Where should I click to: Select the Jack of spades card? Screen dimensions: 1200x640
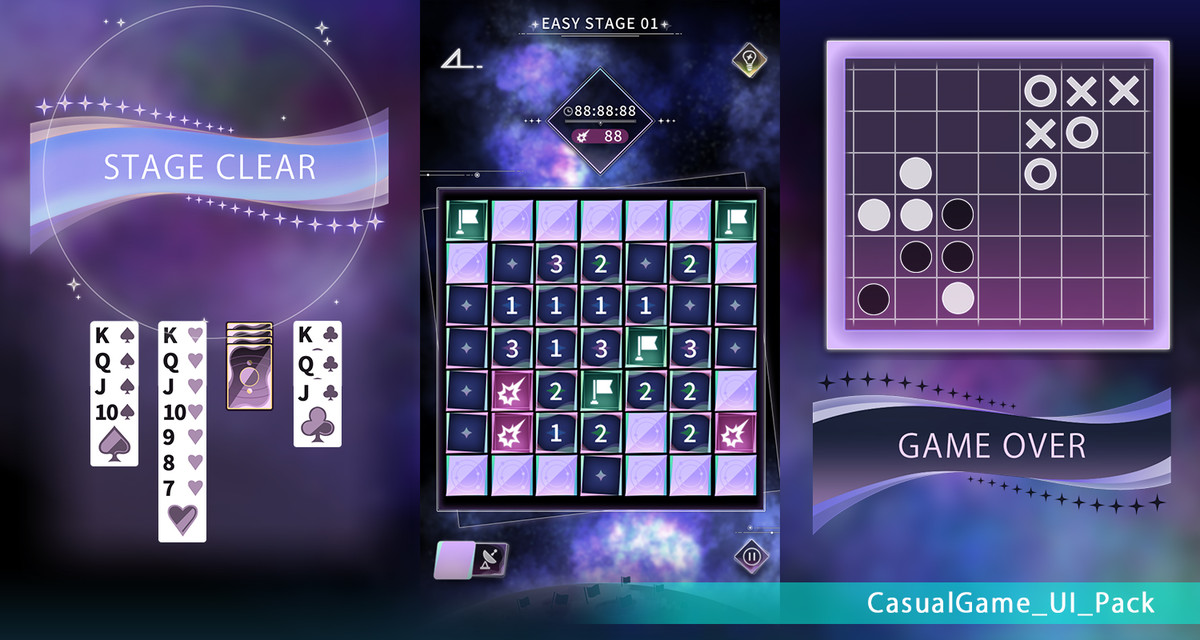[114, 387]
